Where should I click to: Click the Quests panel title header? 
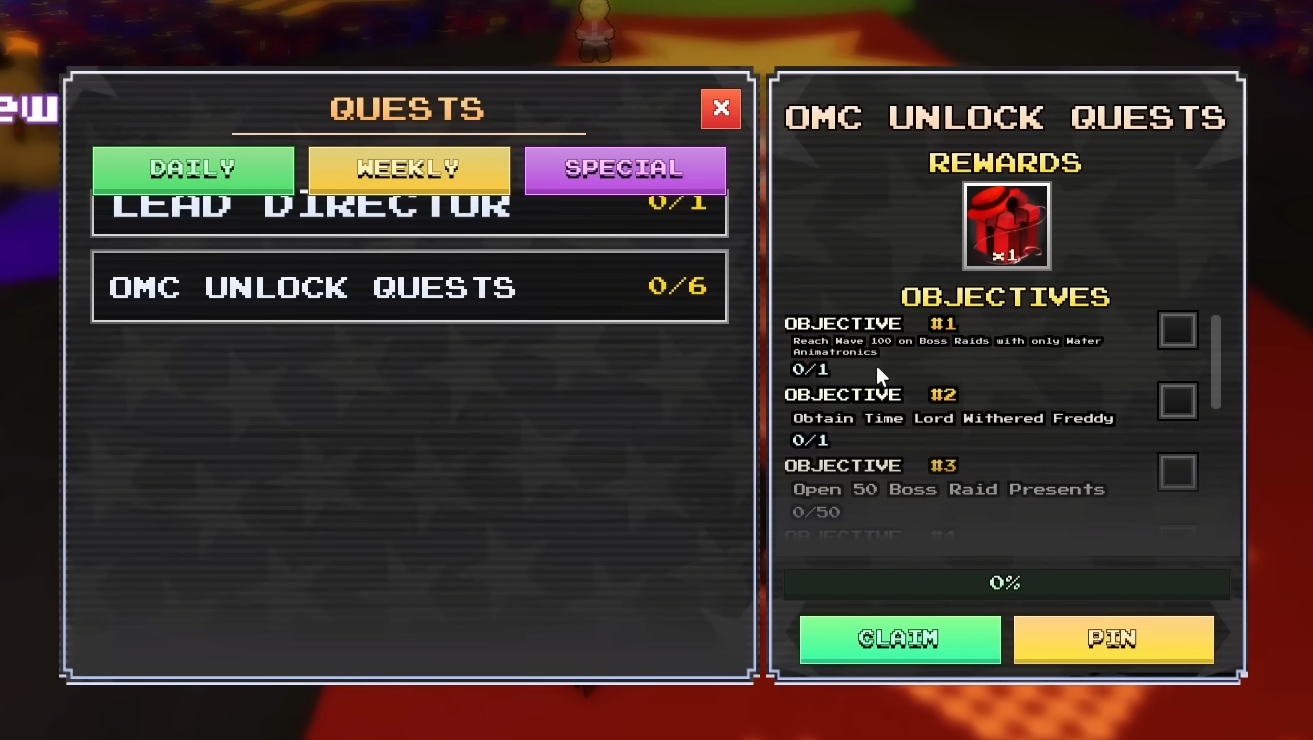(408, 108)
